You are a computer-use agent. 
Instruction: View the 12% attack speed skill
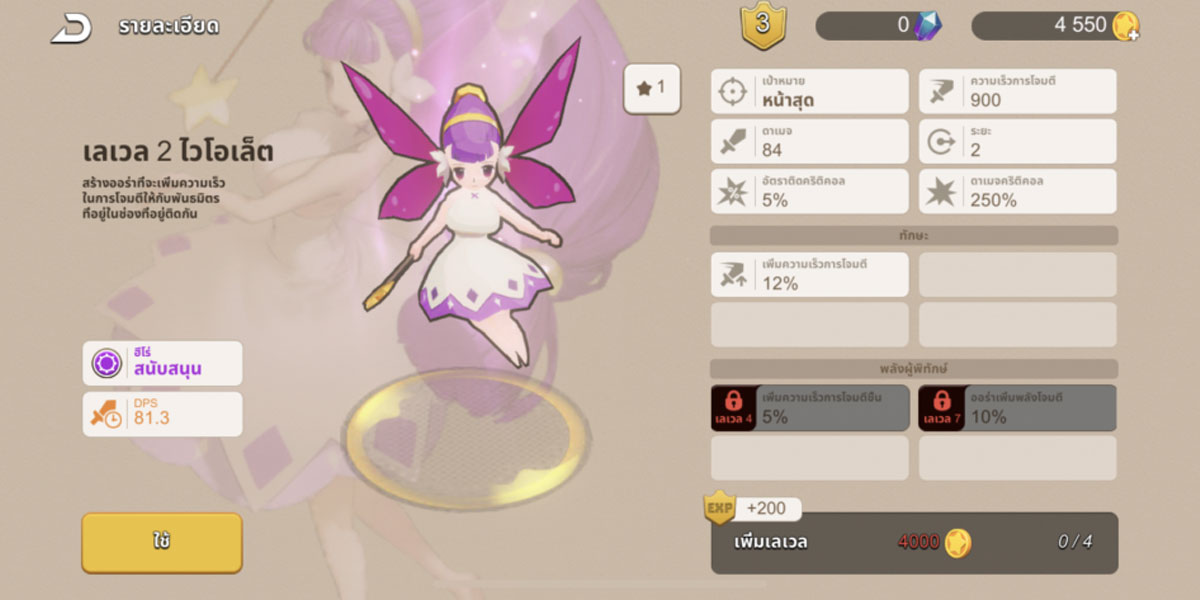pos(810,274)
